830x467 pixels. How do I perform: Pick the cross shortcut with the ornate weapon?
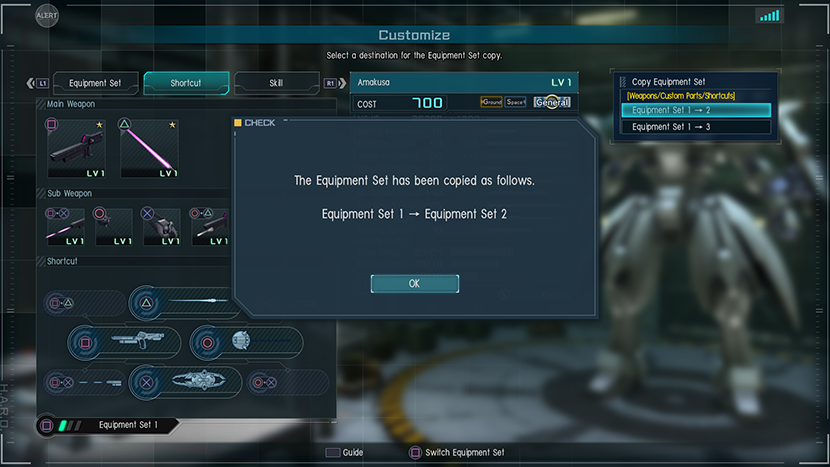pyautogui.click(x=186, y=381)
